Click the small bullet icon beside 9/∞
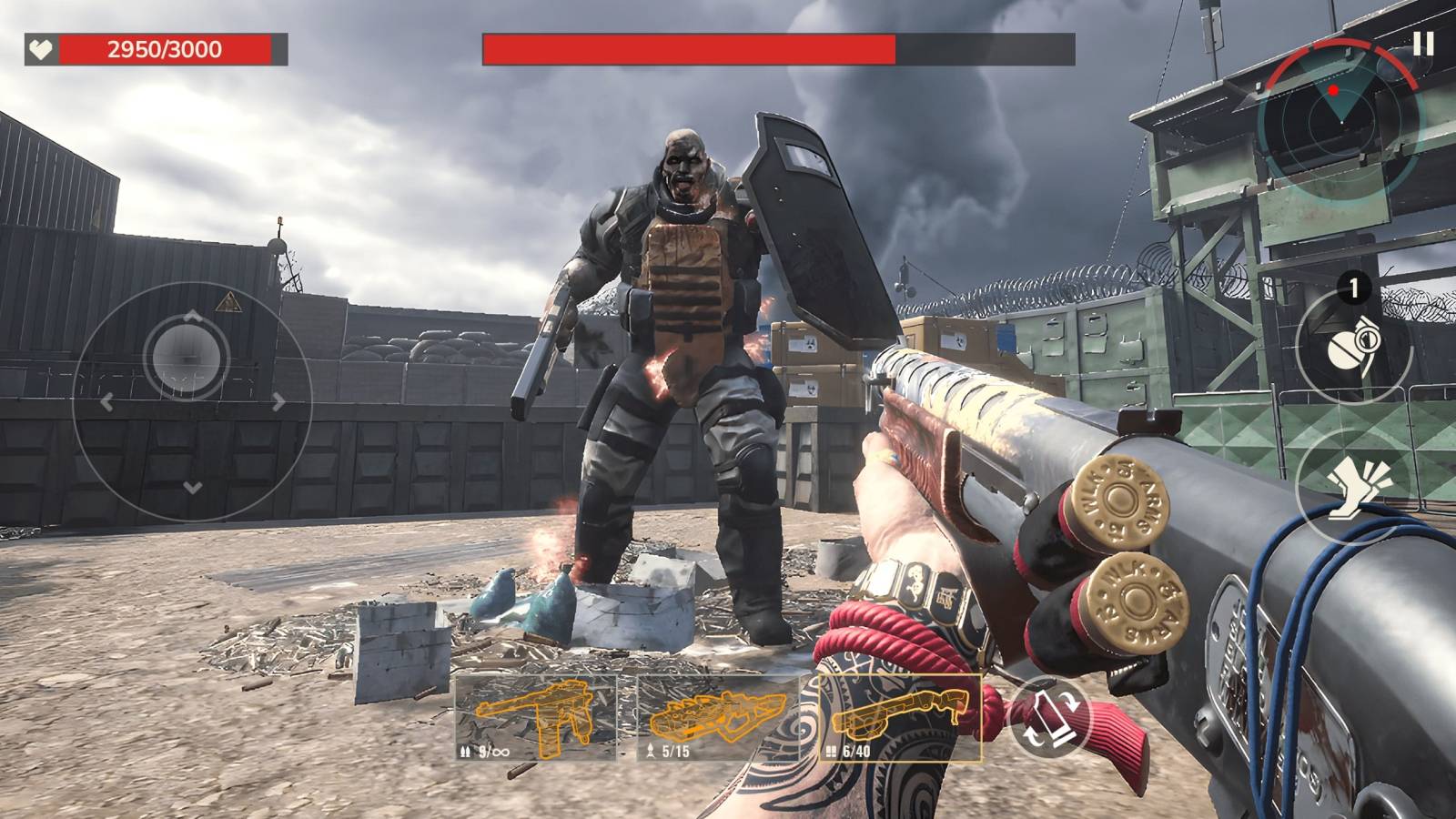Image resolution: width=1456 pixels, height=819 pixels. pos(466,752)
